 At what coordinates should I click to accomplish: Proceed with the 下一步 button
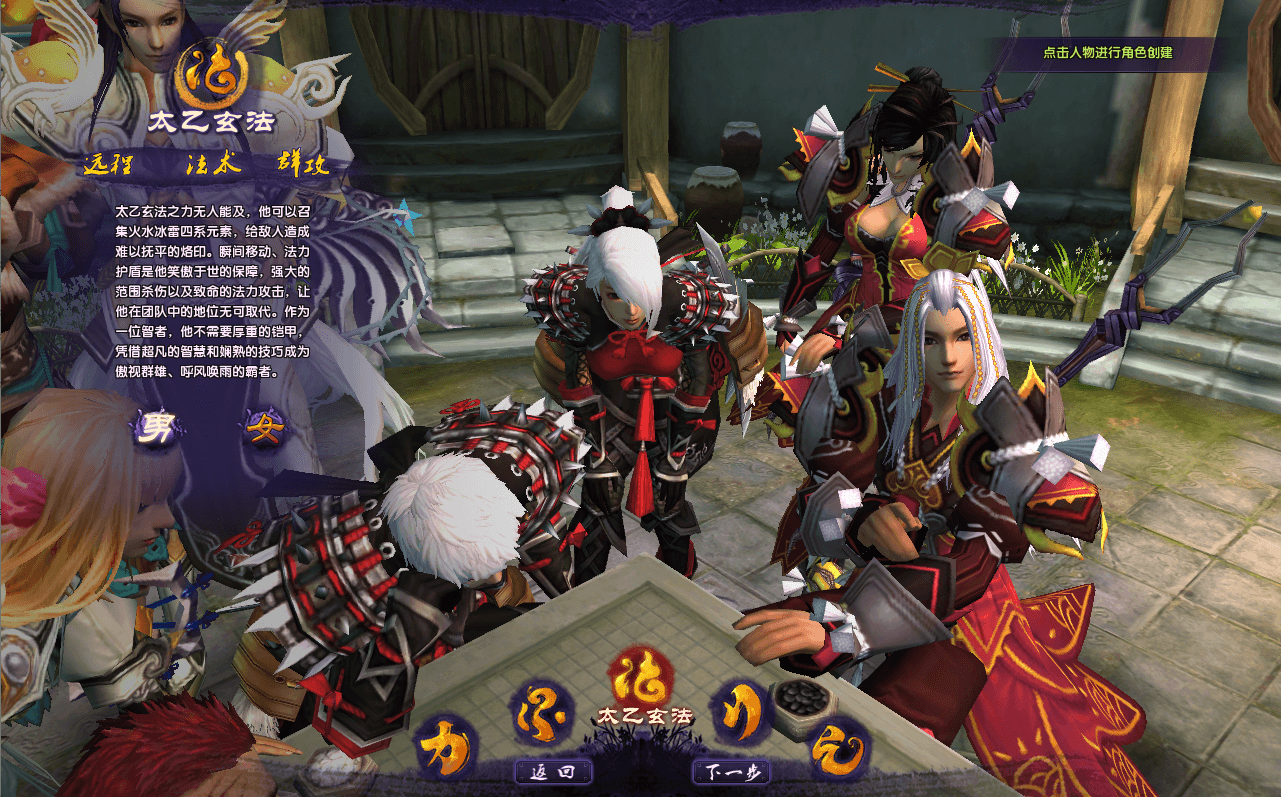click(x=732, y=772)
